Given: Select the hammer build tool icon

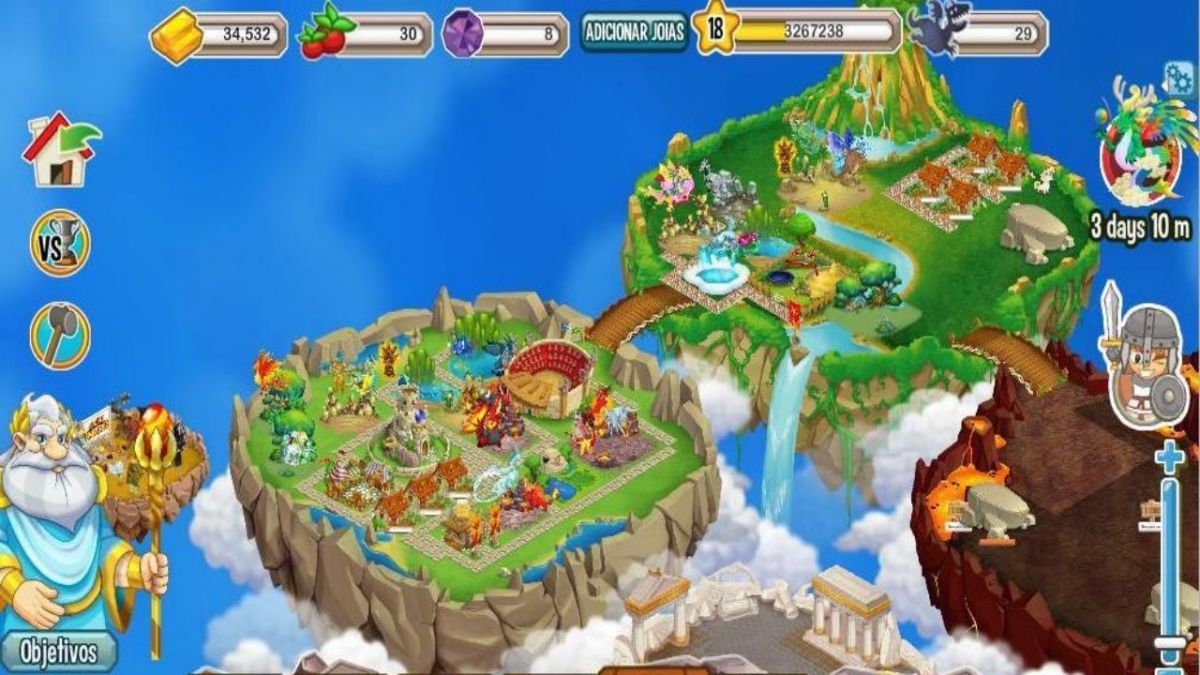Looking at the screenshot, I should (x=60, y=335).
